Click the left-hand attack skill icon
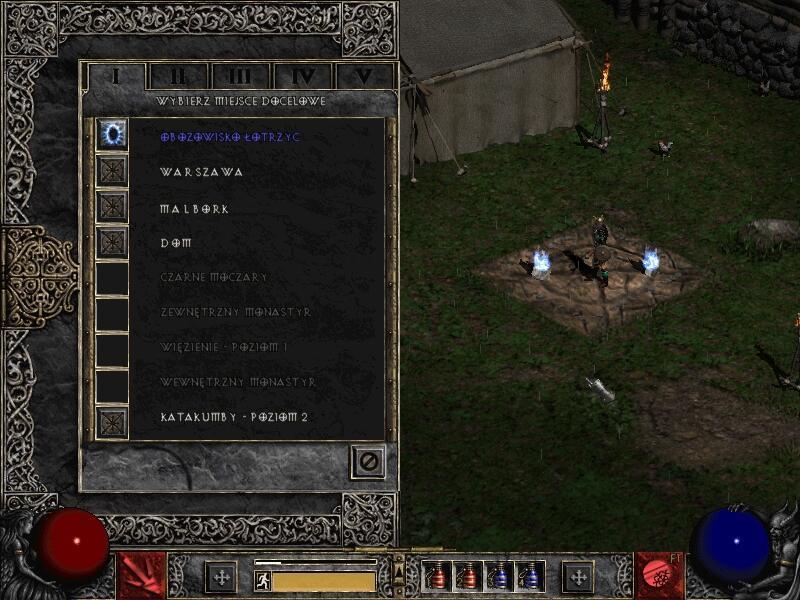Screen dimensions: 800x600 tap(141, 575)
